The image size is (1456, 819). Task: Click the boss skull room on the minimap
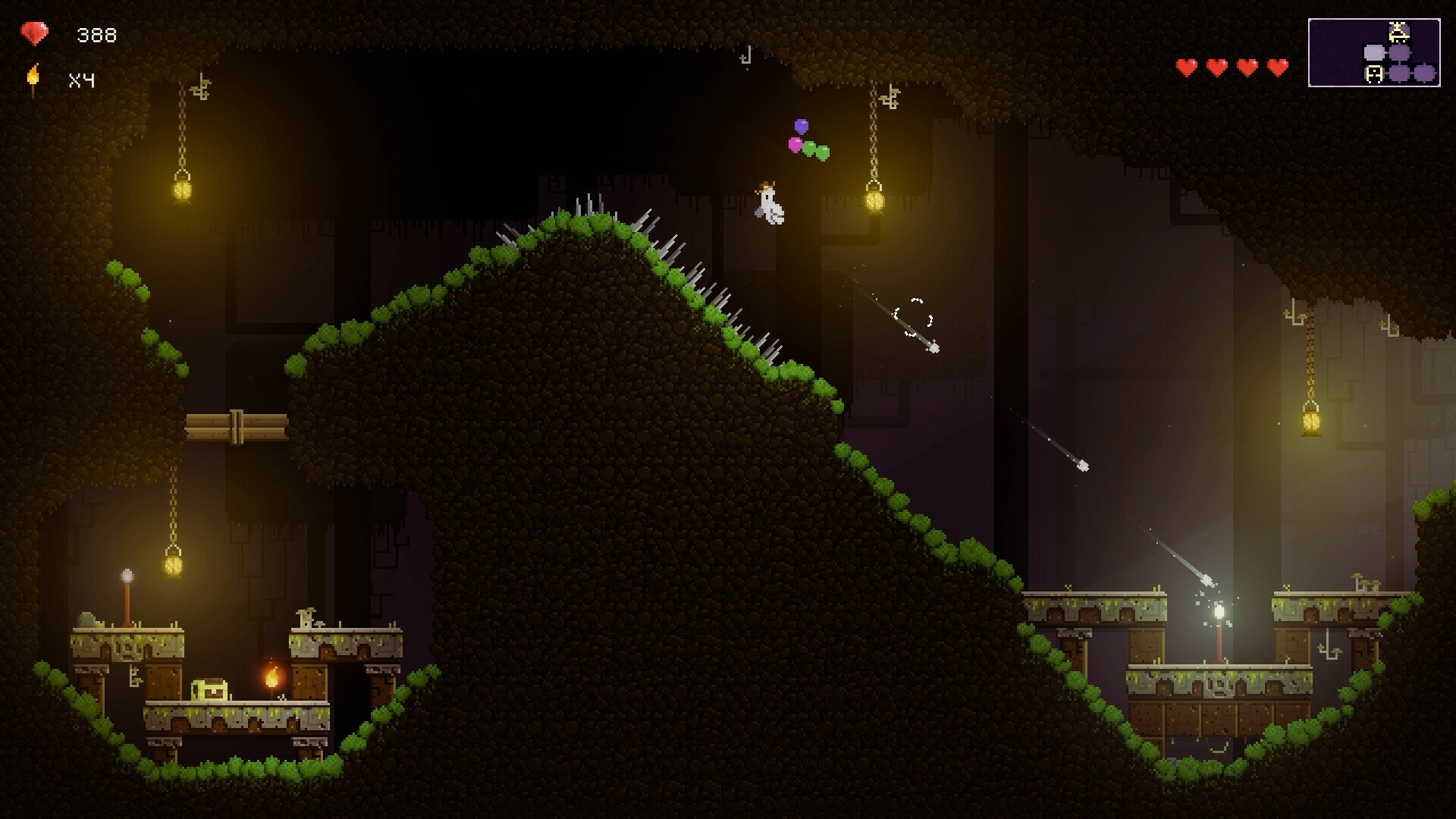point(1374,74)
